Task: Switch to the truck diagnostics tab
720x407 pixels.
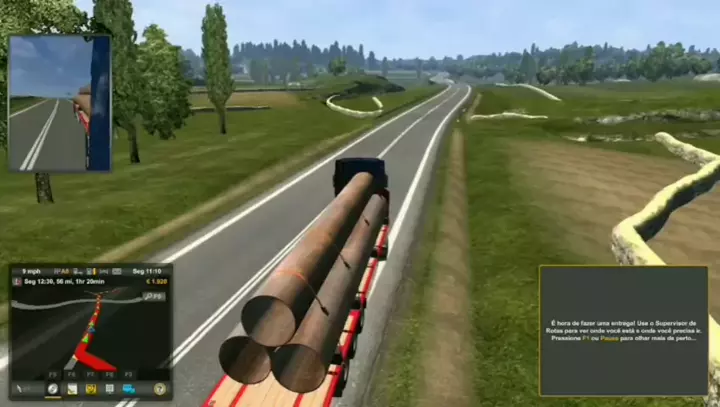Action: [90, 388]
